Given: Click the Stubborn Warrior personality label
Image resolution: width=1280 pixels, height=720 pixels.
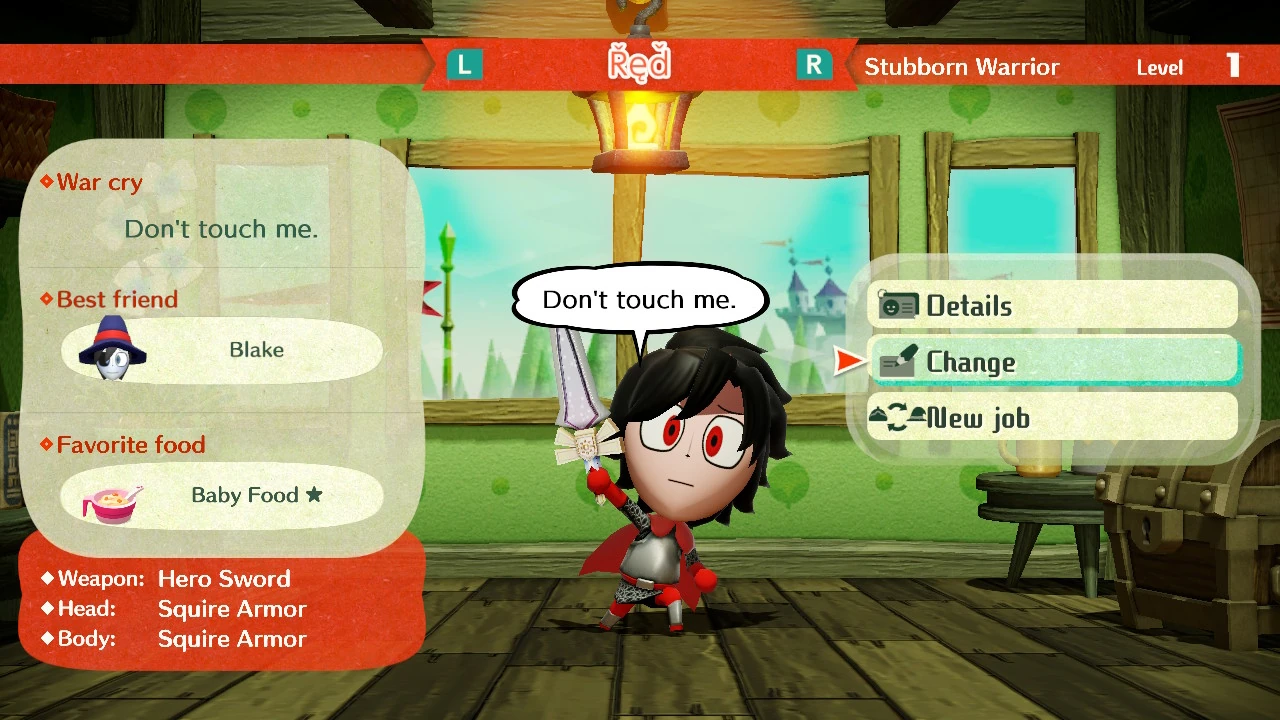Looking at the screenshot, I should pos(961,67).
